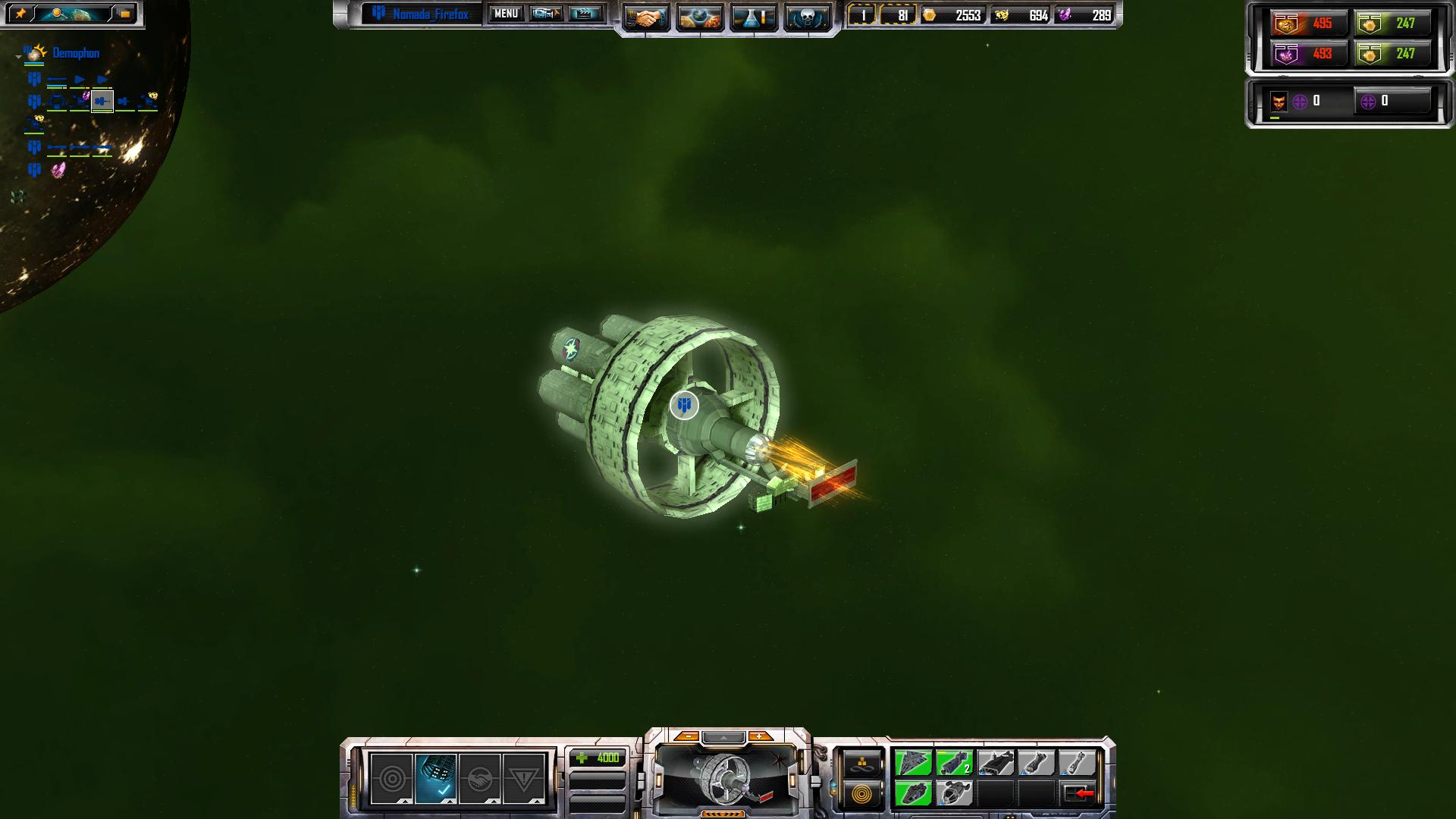
Task: Click the clapperboard cinematic mode button
Action: (x=585, y=14)
